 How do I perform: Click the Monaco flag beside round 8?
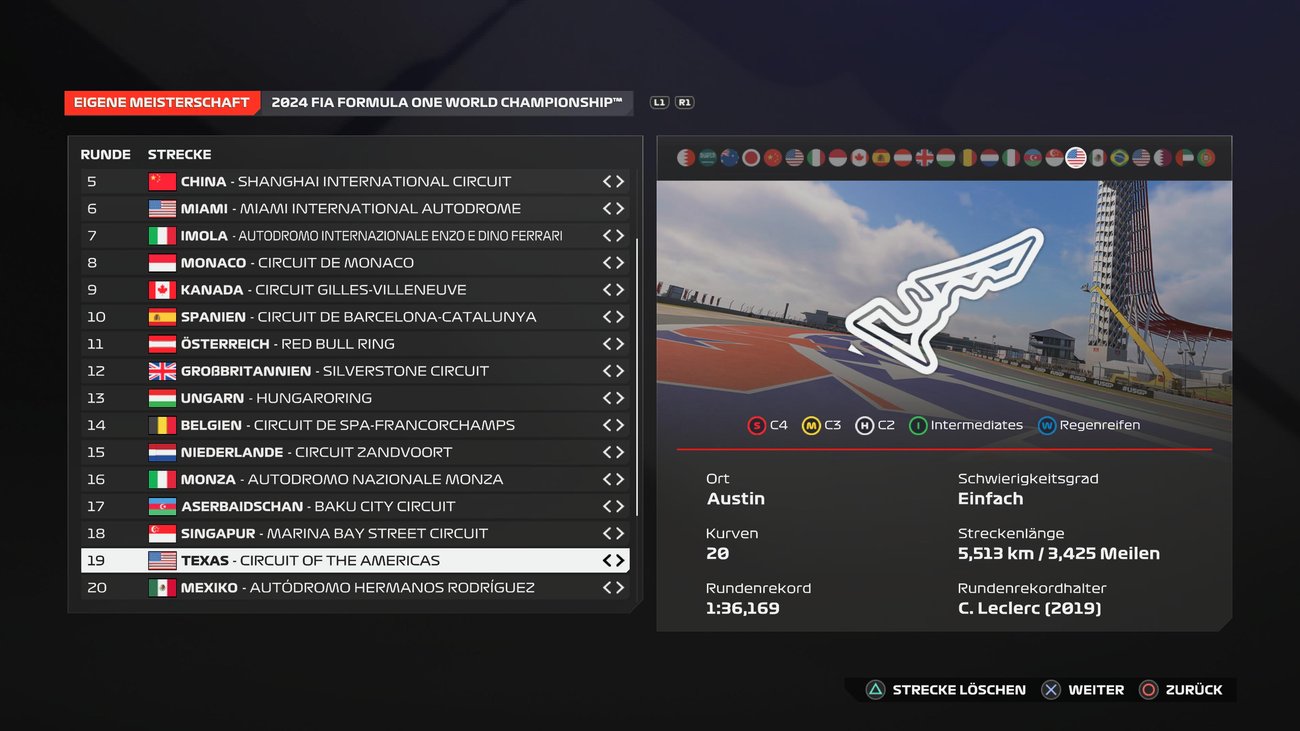160,262
